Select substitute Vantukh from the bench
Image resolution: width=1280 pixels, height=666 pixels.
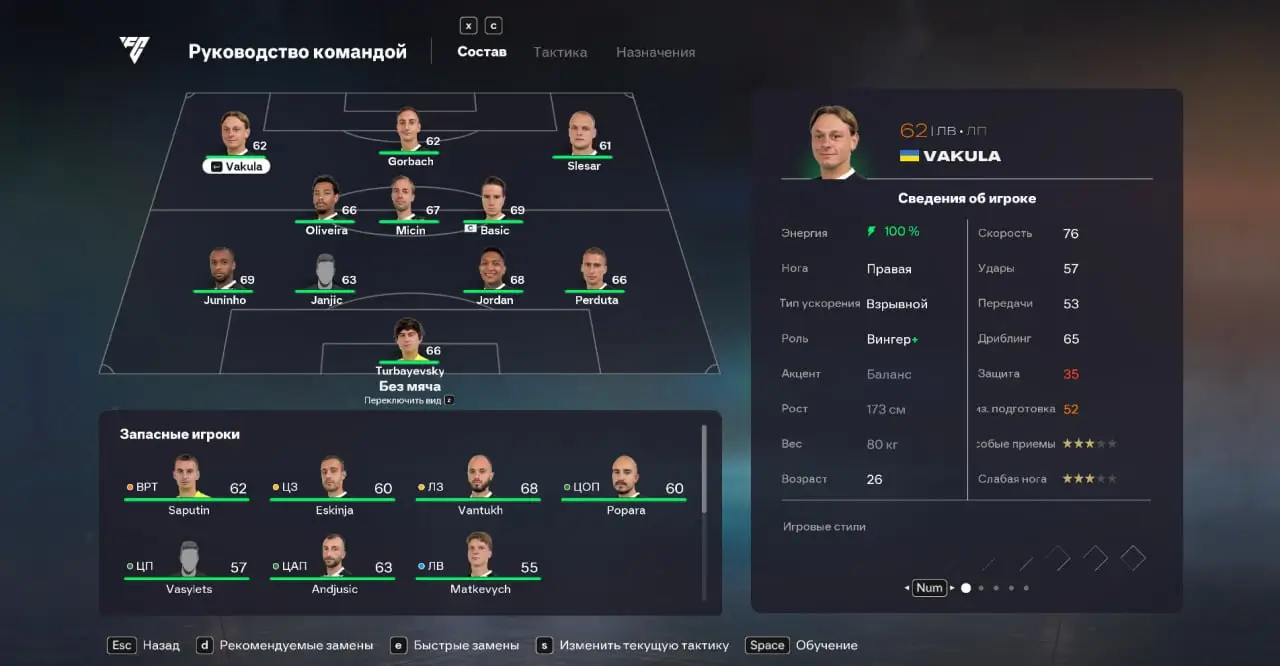[x=479, y=484]
